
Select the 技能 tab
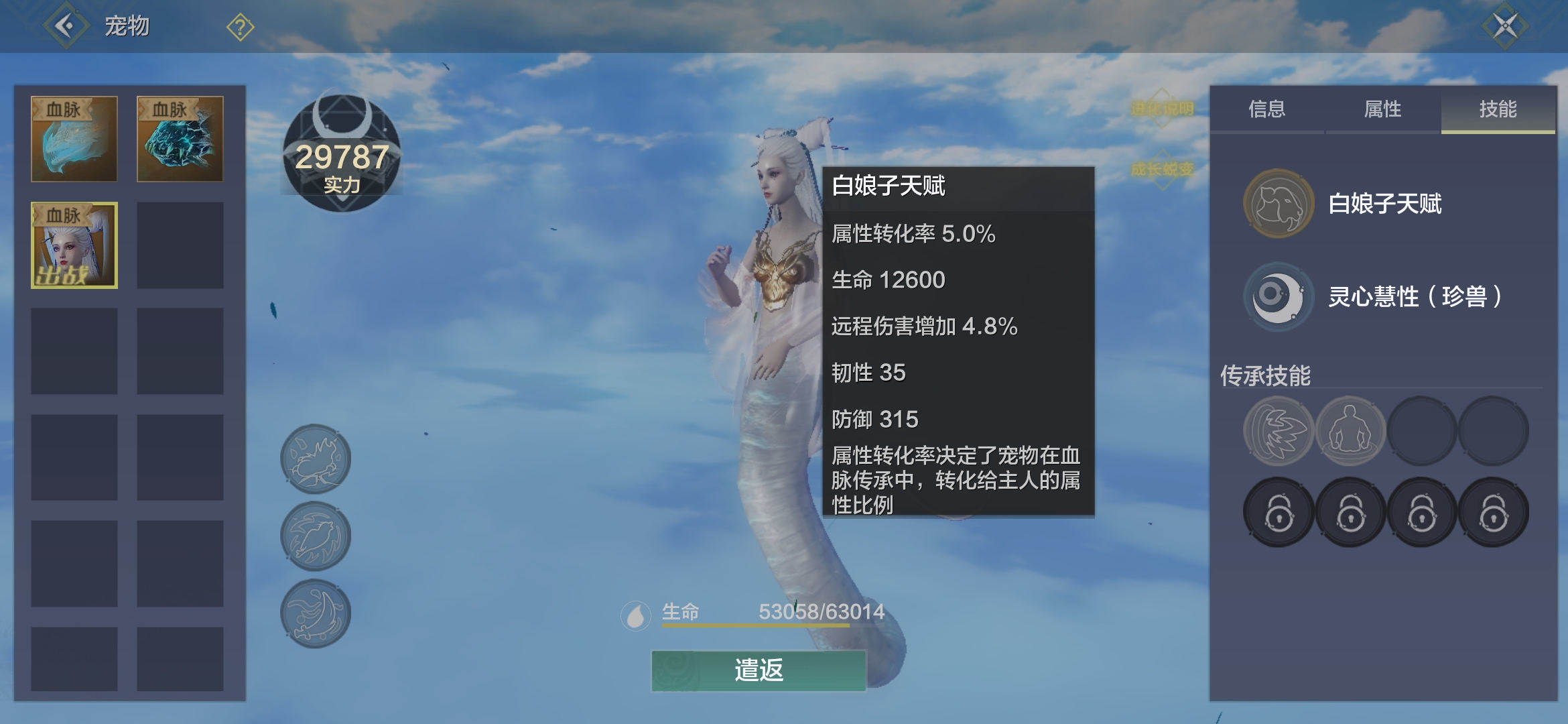[1498, 109]
